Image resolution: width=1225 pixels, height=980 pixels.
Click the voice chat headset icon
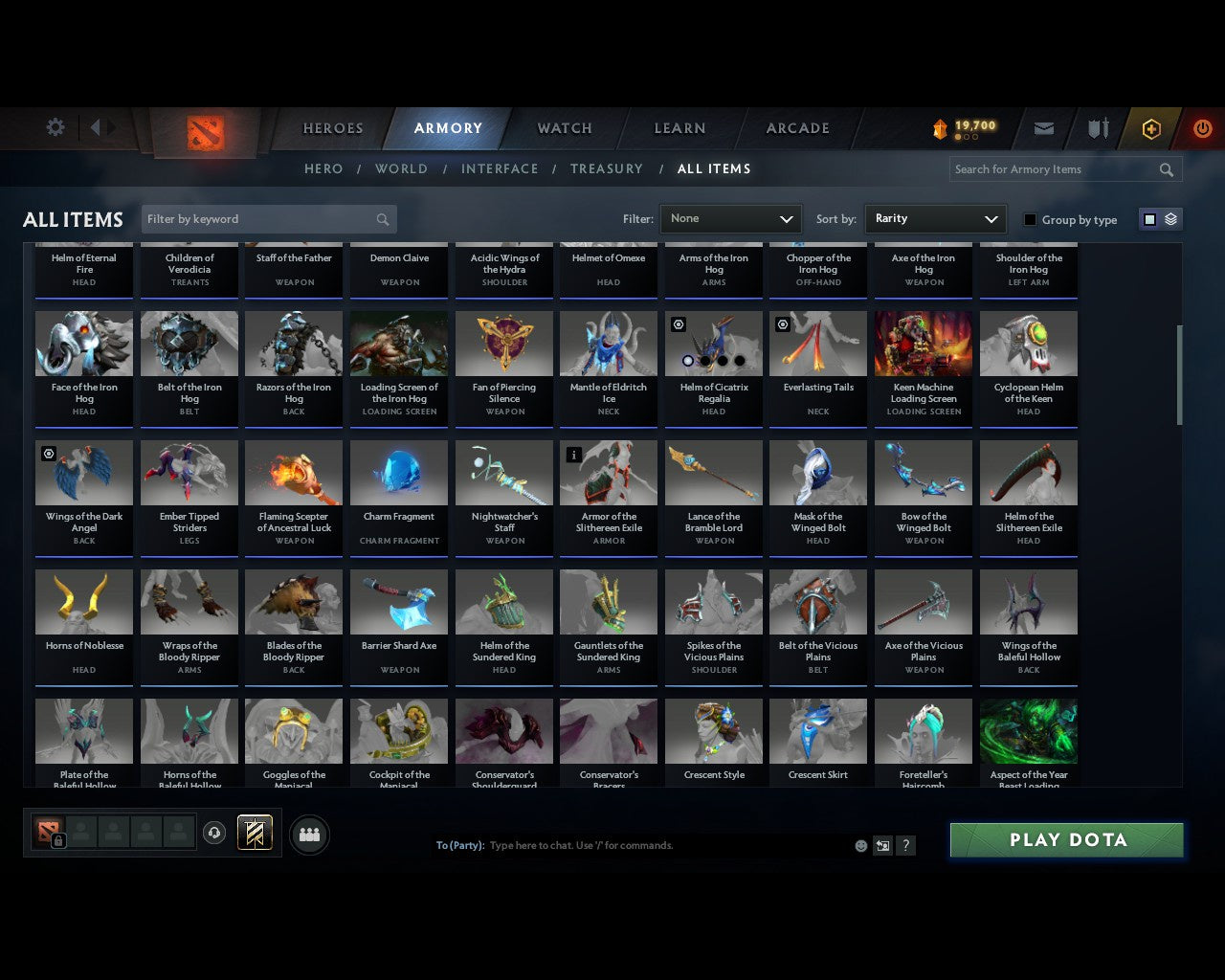pos(214,833)
